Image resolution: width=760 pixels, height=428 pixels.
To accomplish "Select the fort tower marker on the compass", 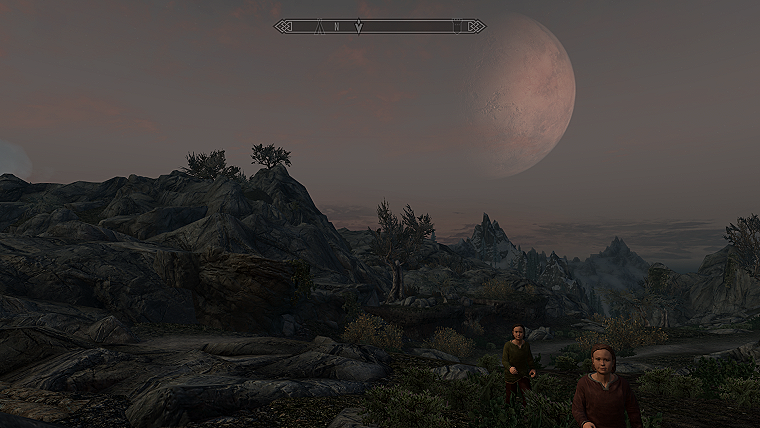I will (457, 26).
